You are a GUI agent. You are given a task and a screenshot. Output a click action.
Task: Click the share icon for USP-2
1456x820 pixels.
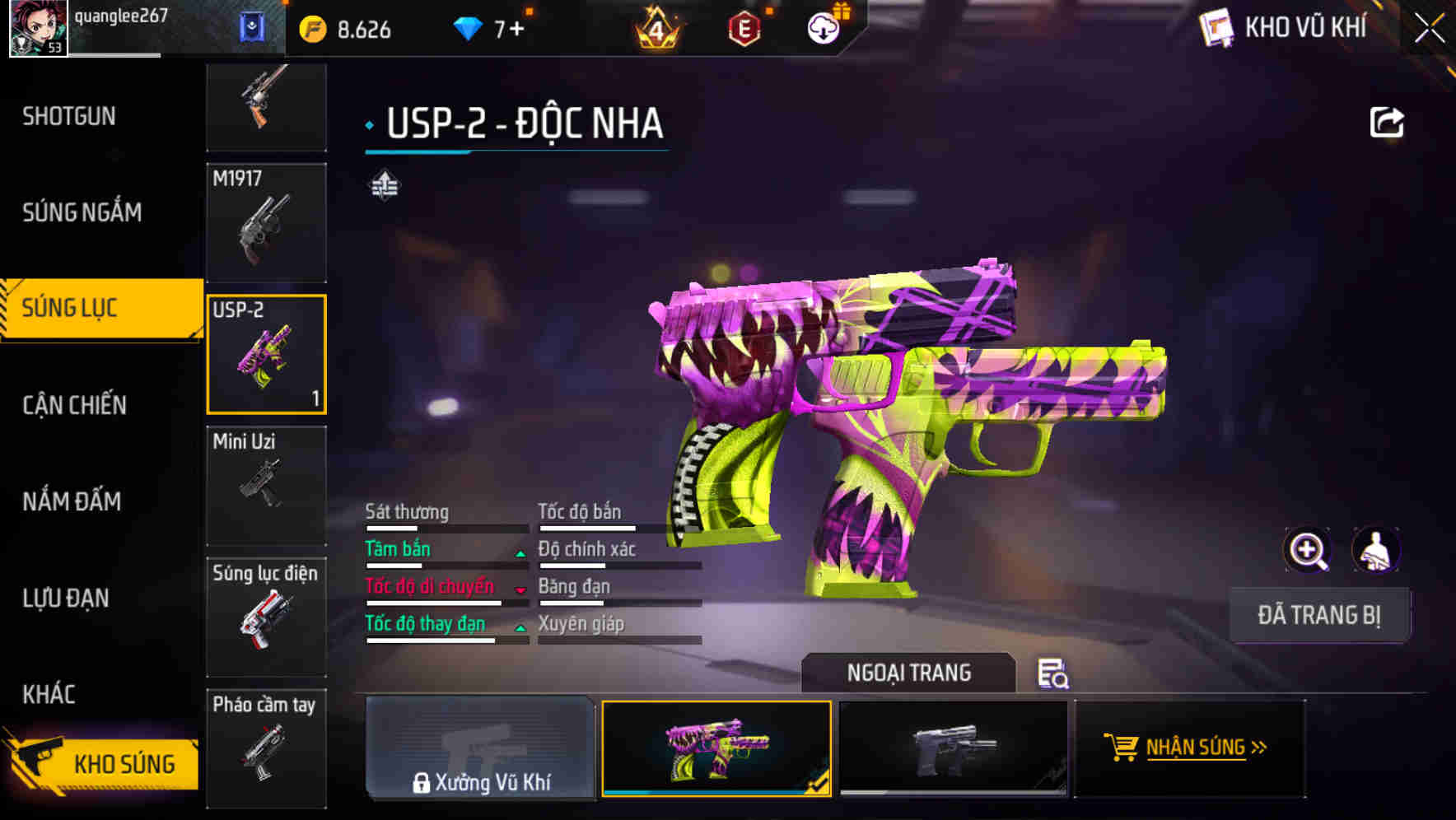tap(1389, 122)
